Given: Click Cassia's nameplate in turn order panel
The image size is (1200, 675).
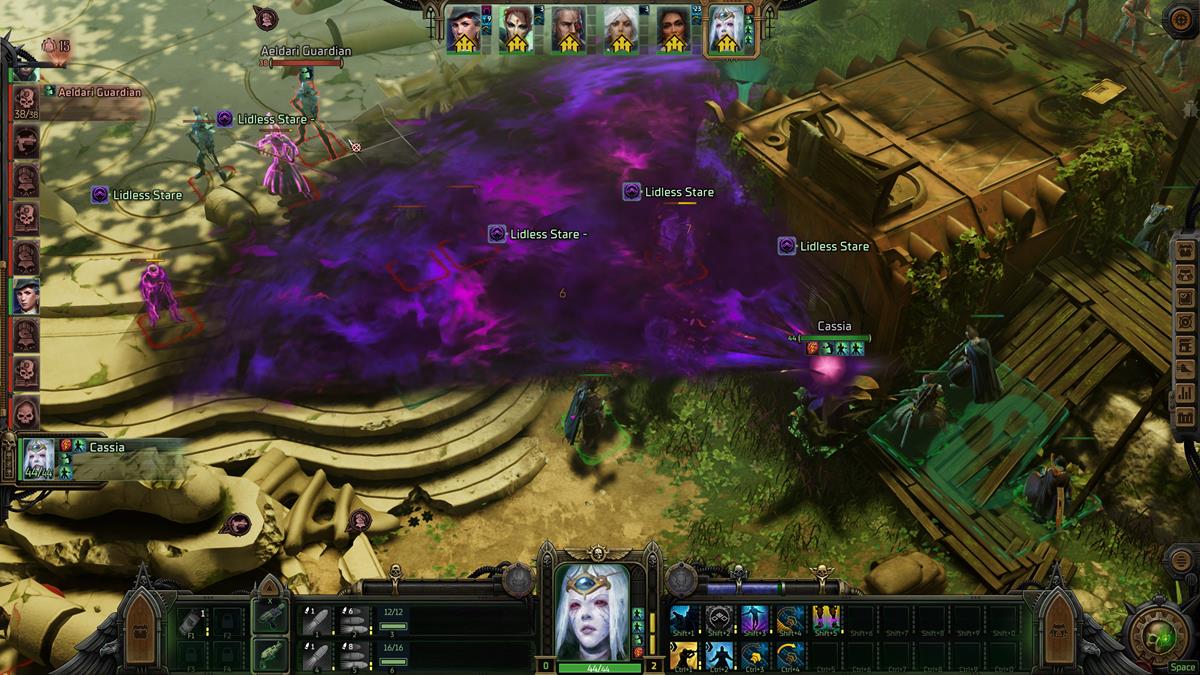Looking at the screenshot, I should (107, 447).
